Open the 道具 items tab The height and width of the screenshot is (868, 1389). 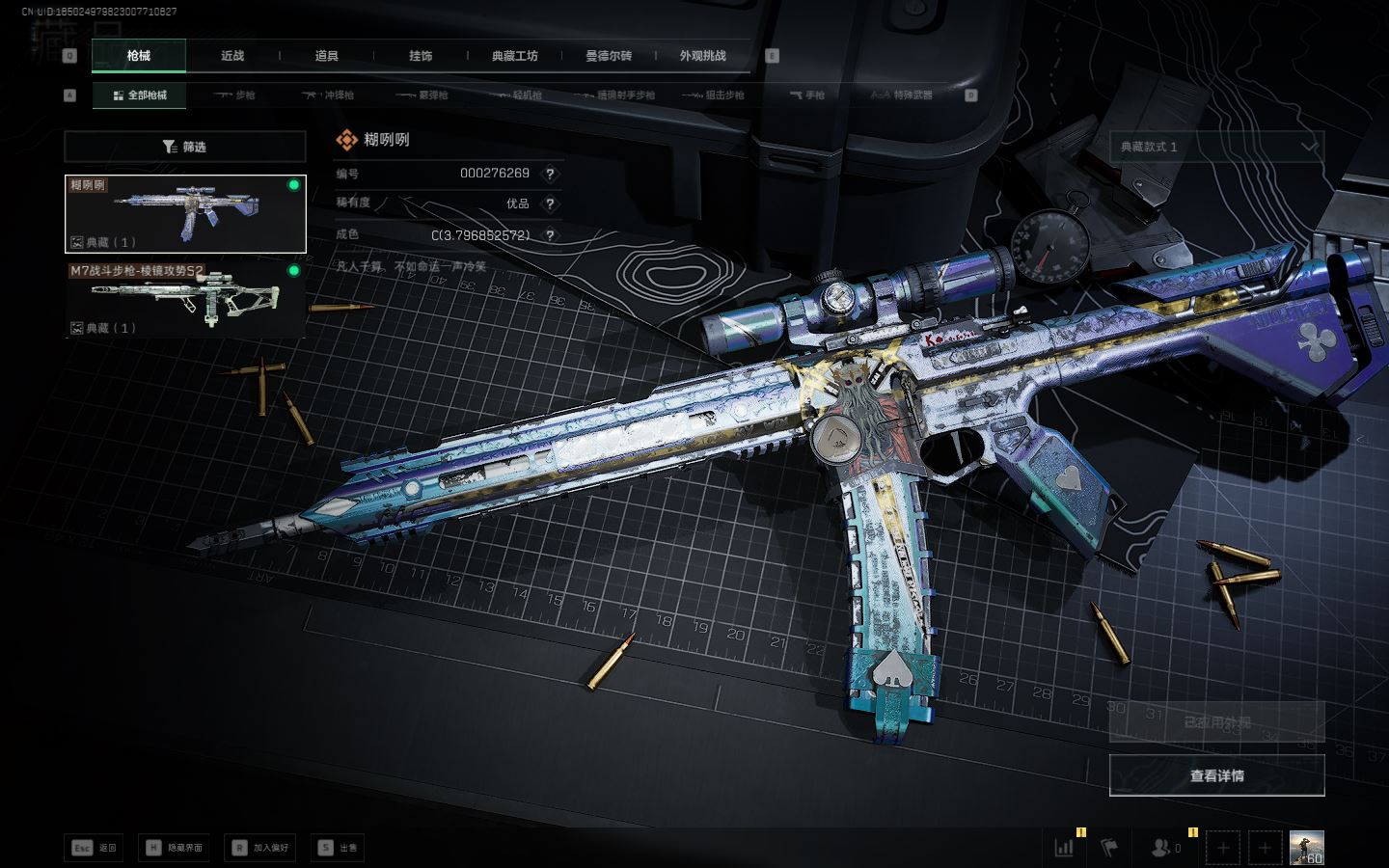327,56
